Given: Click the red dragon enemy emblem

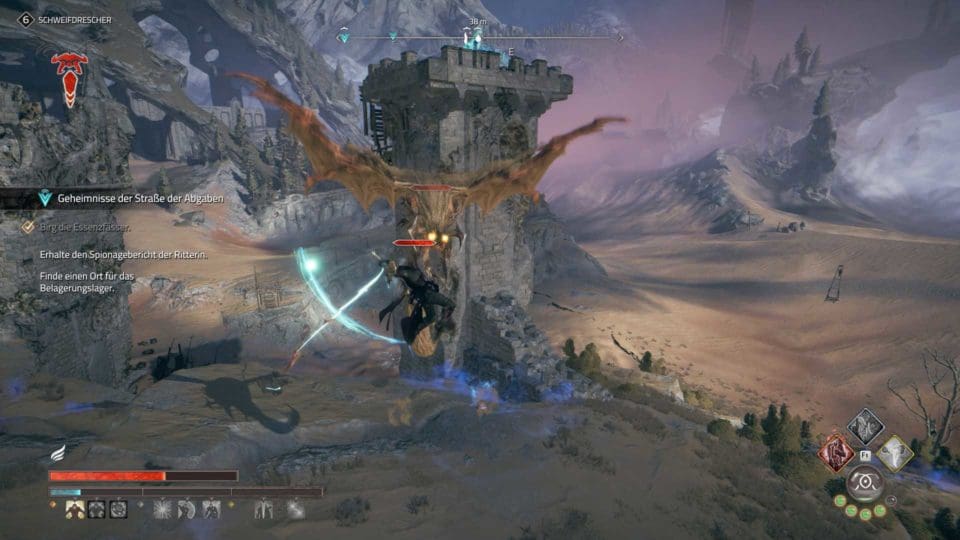Looking at the screenshot, I should (69, 78).
